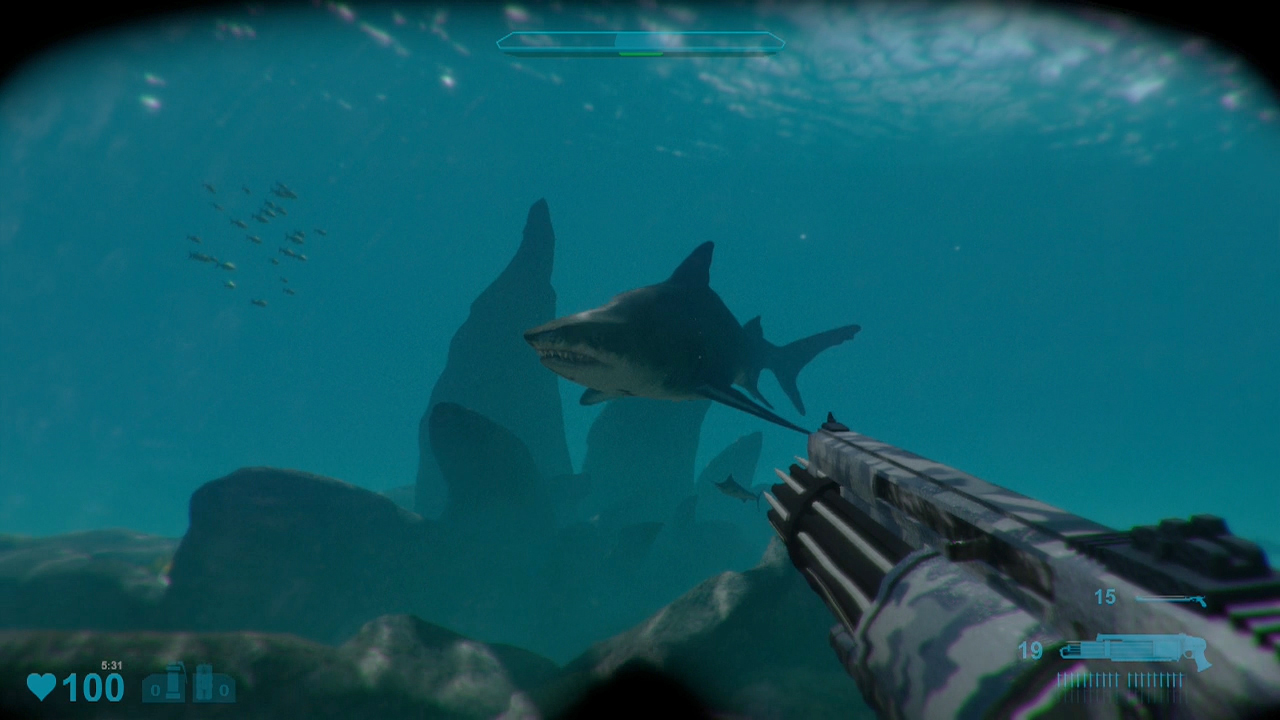1280x720 pixels.
Task: Click the zero count on the grenade slot
Action: click(x=153, y=690)
